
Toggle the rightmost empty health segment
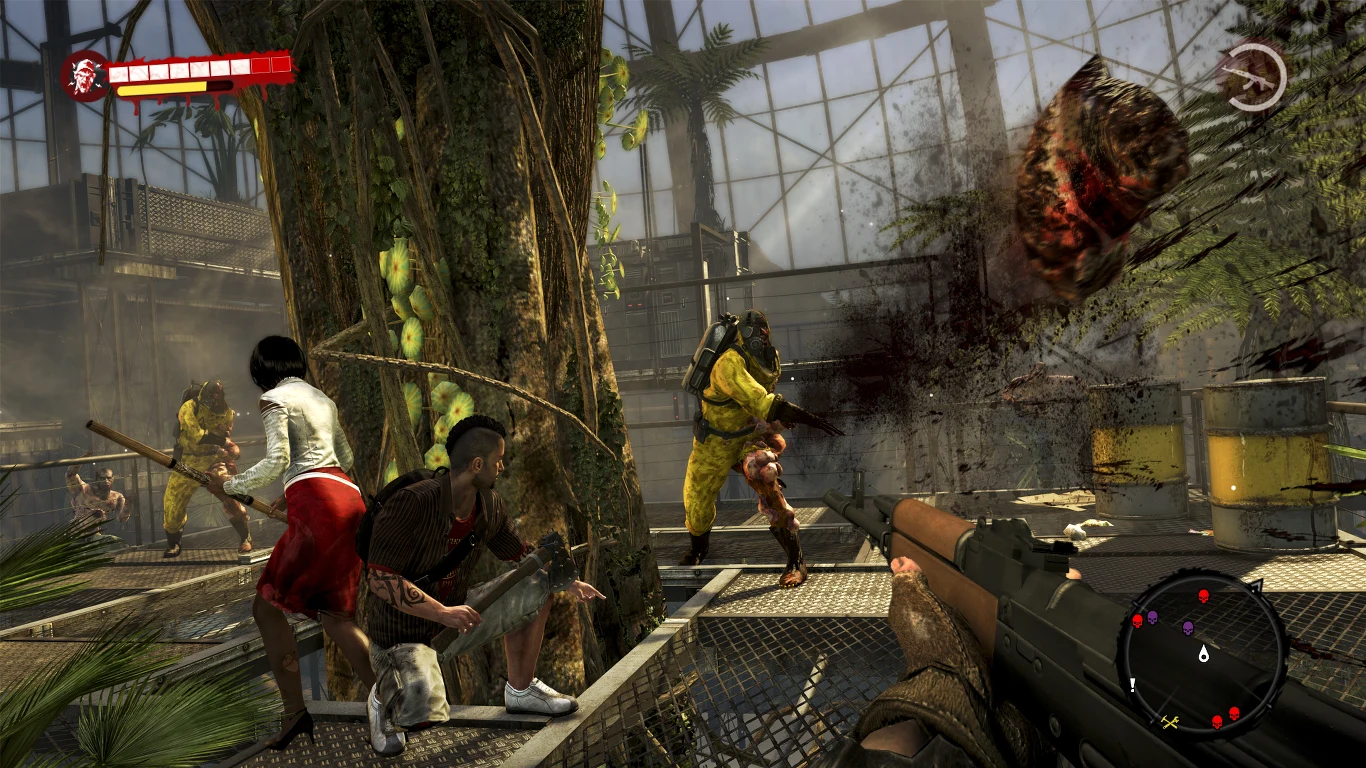click(x=281, y=65)
